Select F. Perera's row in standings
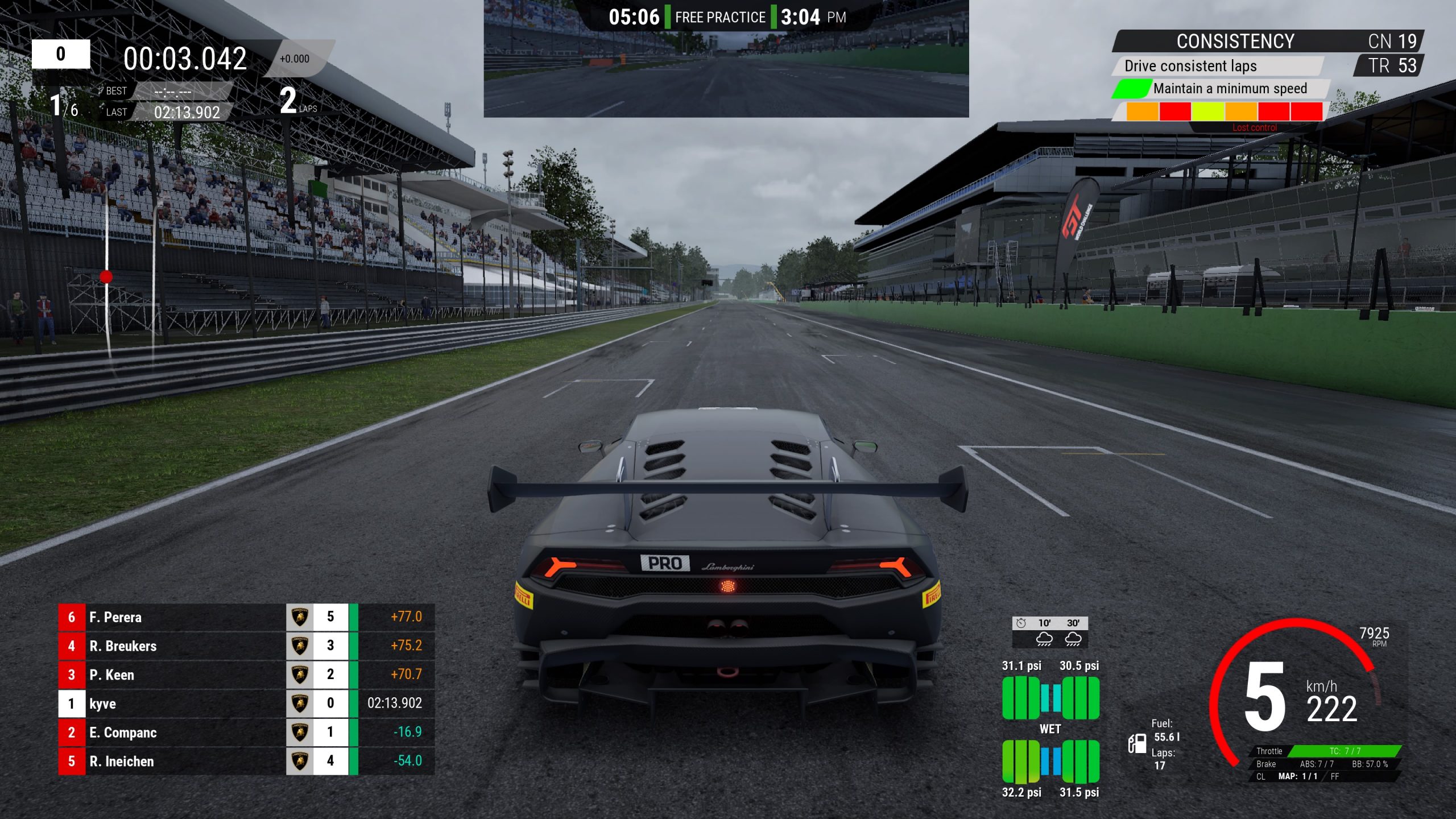 246,617
